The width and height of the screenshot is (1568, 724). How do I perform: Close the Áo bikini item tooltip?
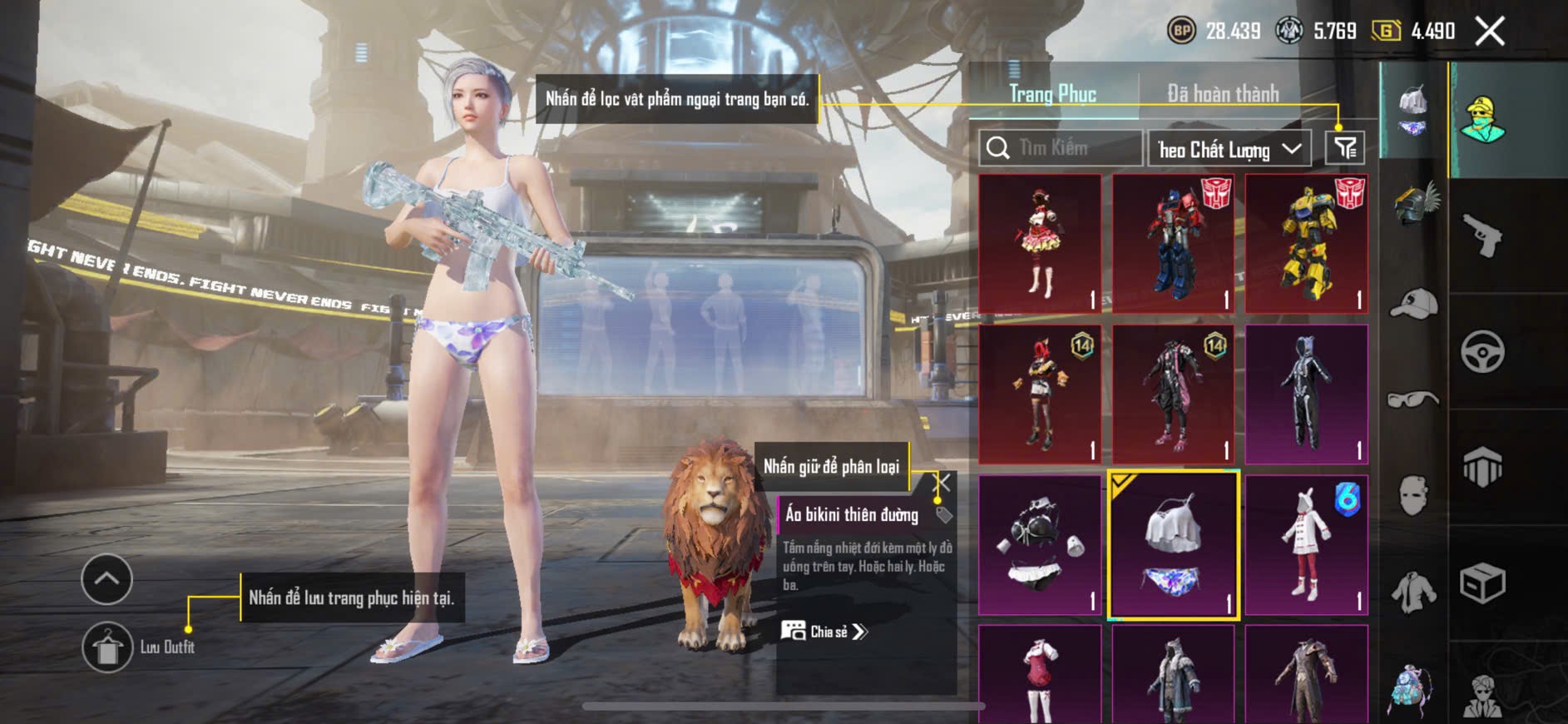[x=943, y=483]
